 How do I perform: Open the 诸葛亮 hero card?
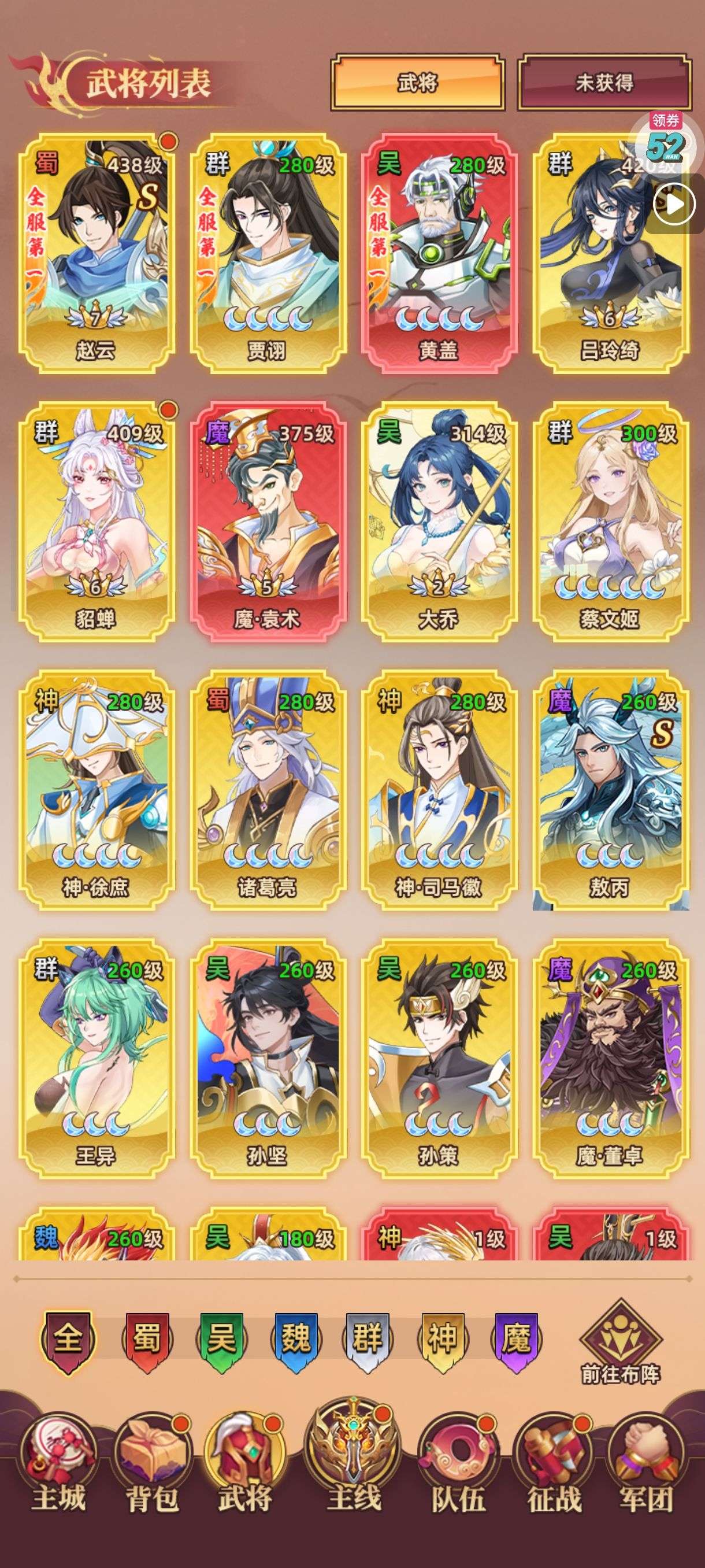(x=268, y=789)
